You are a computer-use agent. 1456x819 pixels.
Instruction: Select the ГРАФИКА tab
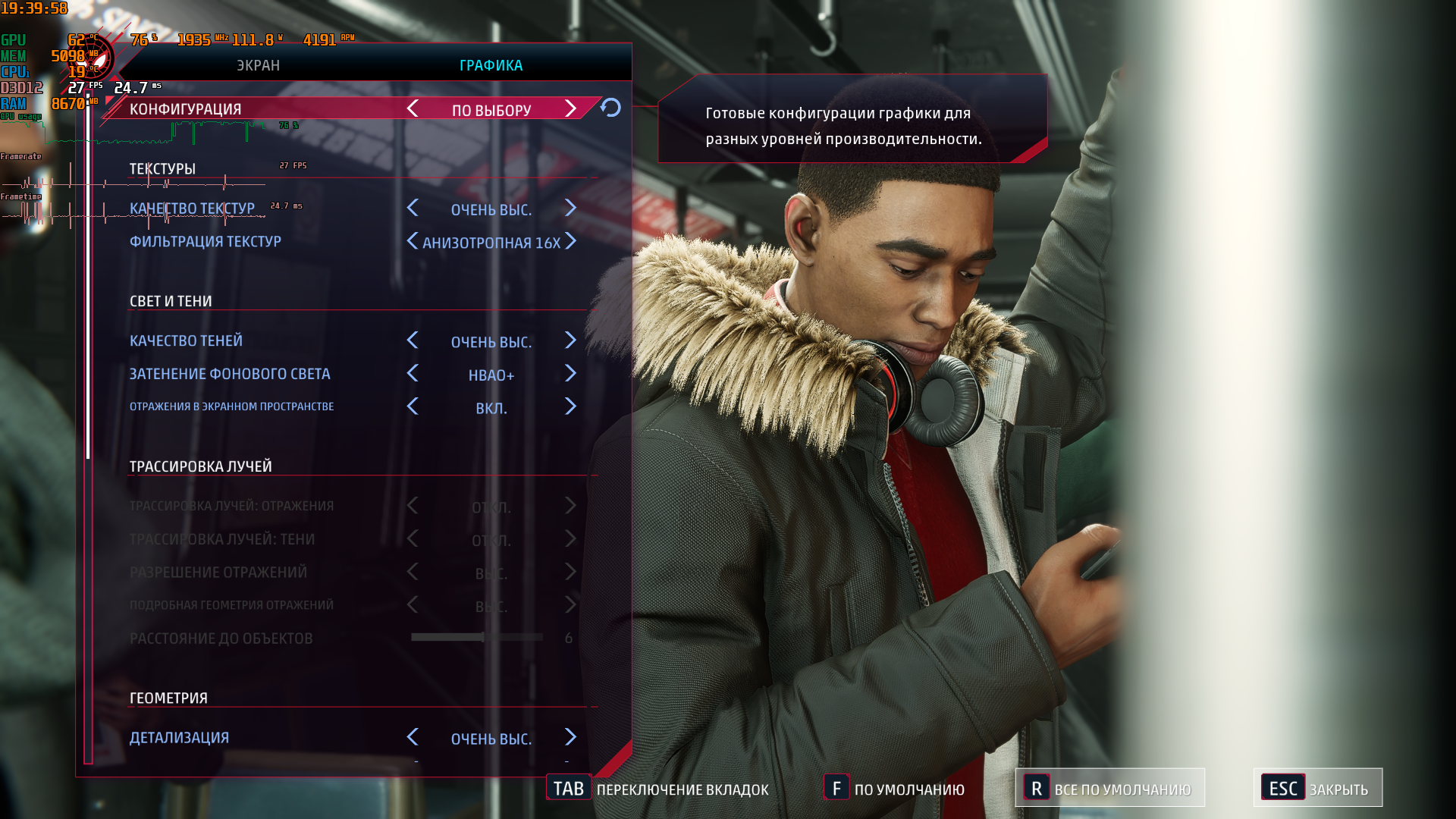pos(491,65)
